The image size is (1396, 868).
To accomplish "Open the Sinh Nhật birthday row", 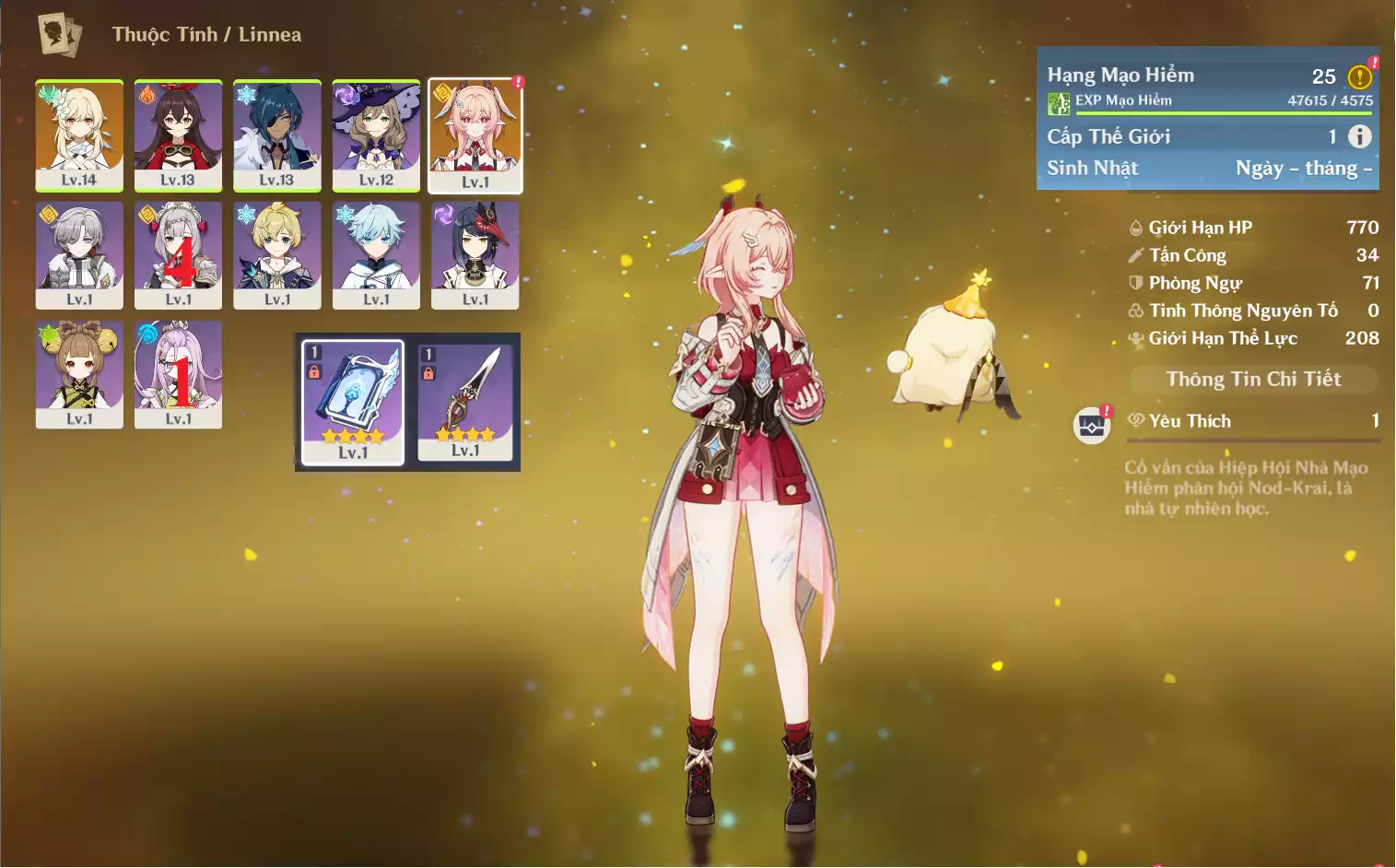I will (1208, 169).
